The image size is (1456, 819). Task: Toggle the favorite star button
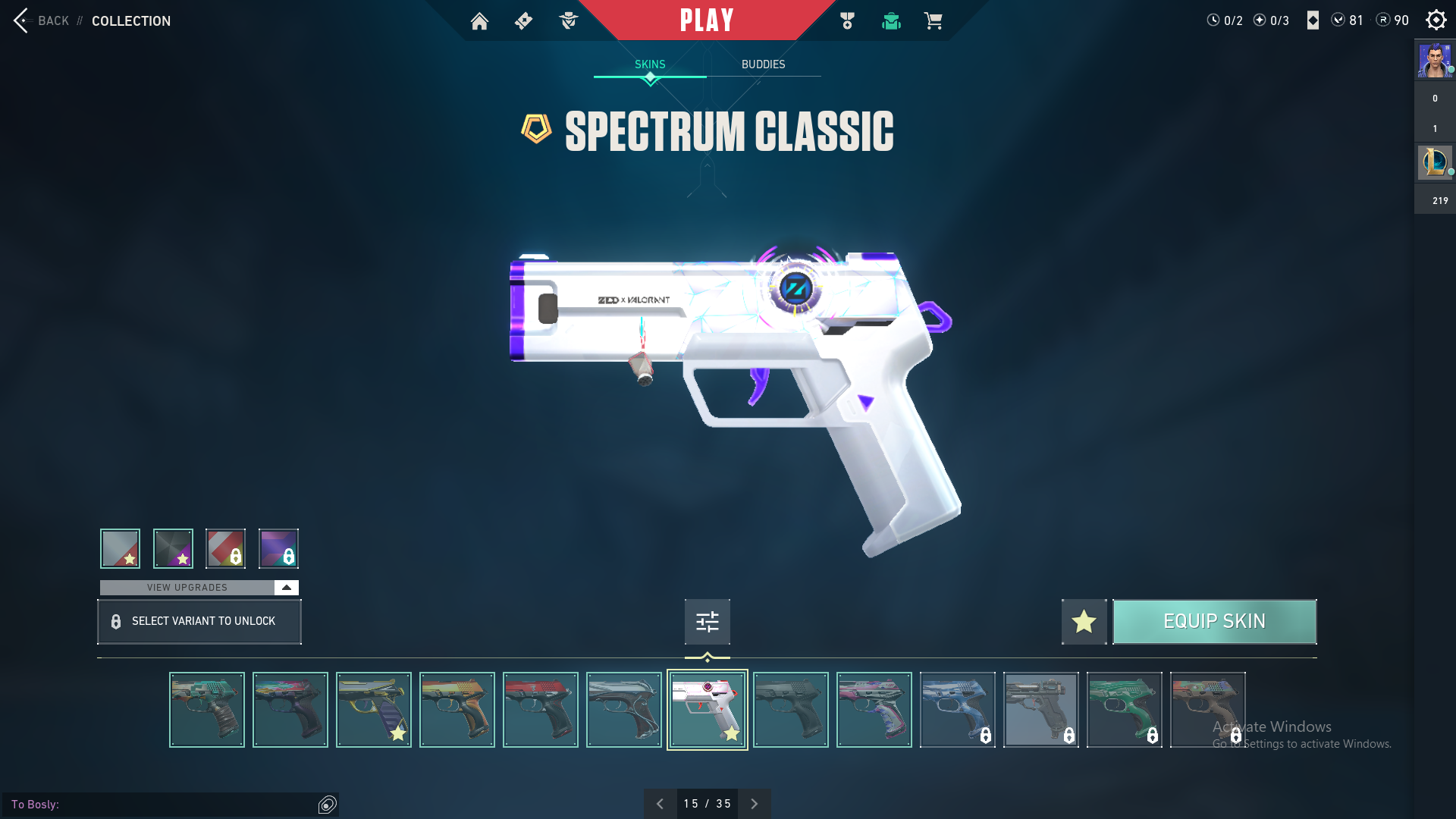click(1084, 622)
